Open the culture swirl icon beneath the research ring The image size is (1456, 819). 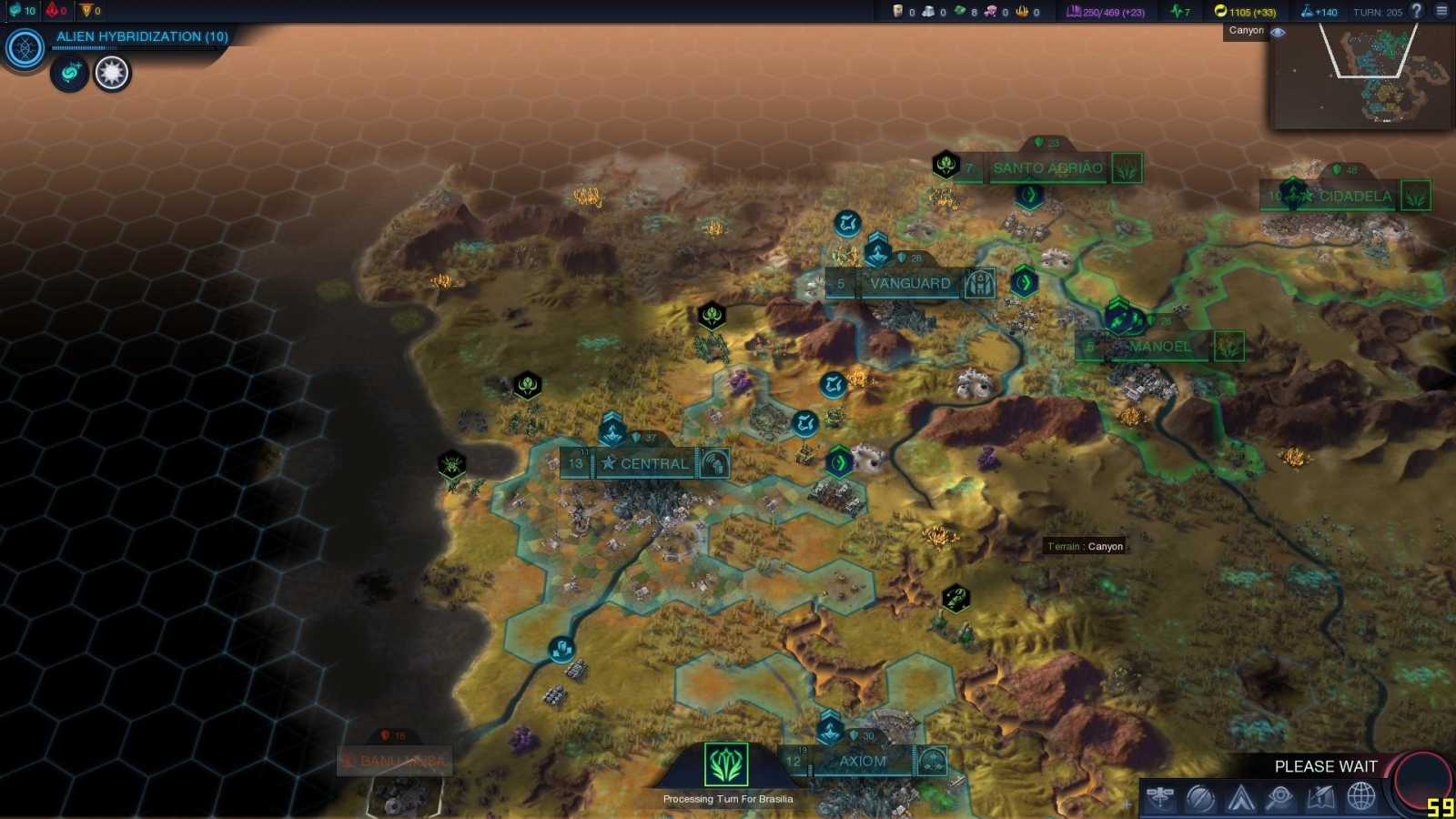point(71,75)
